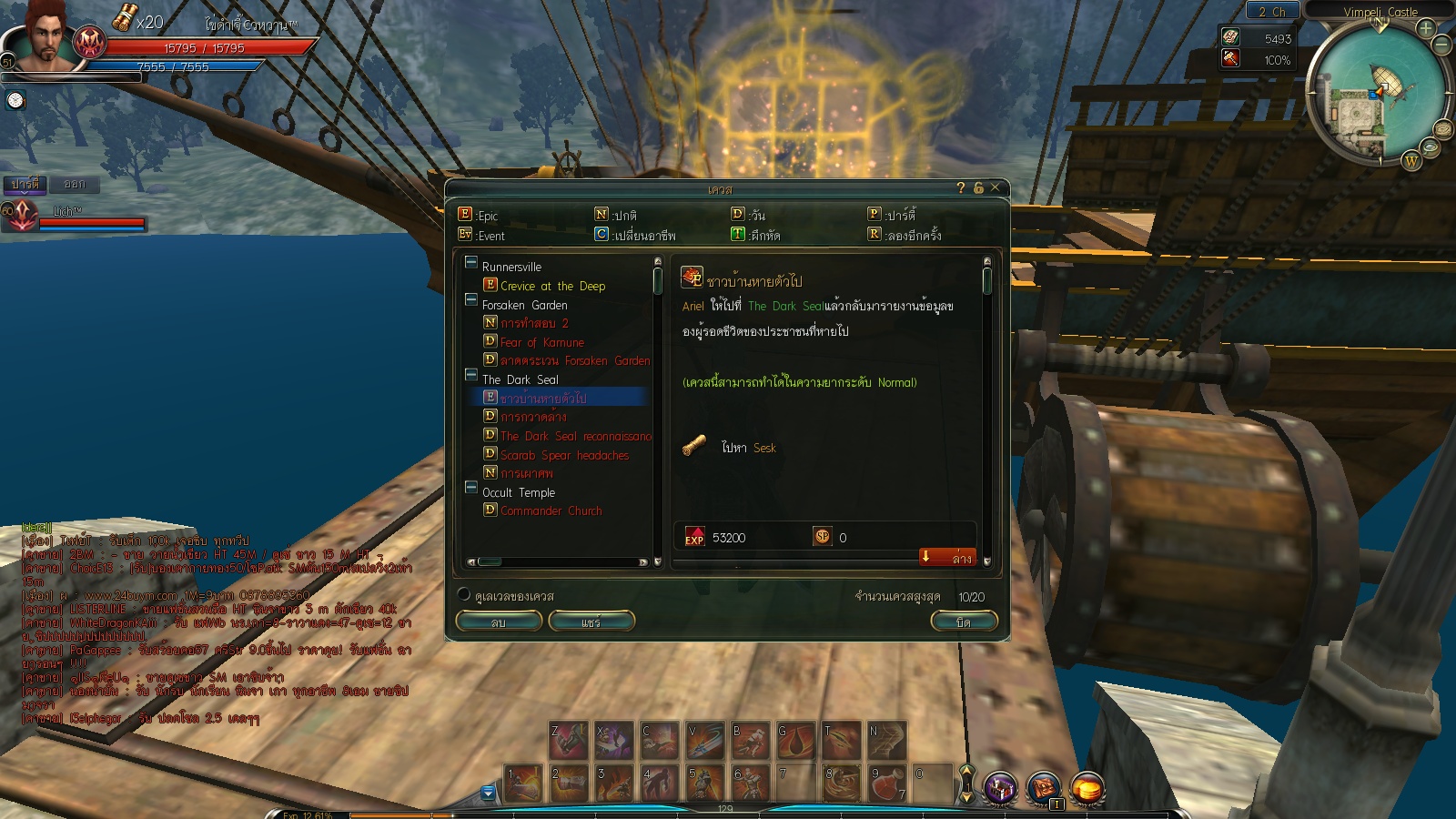The height and width of the screenshot is (819, 1456).
Task: Select the Crevice at the Deep quest
Action: (552, 286)
